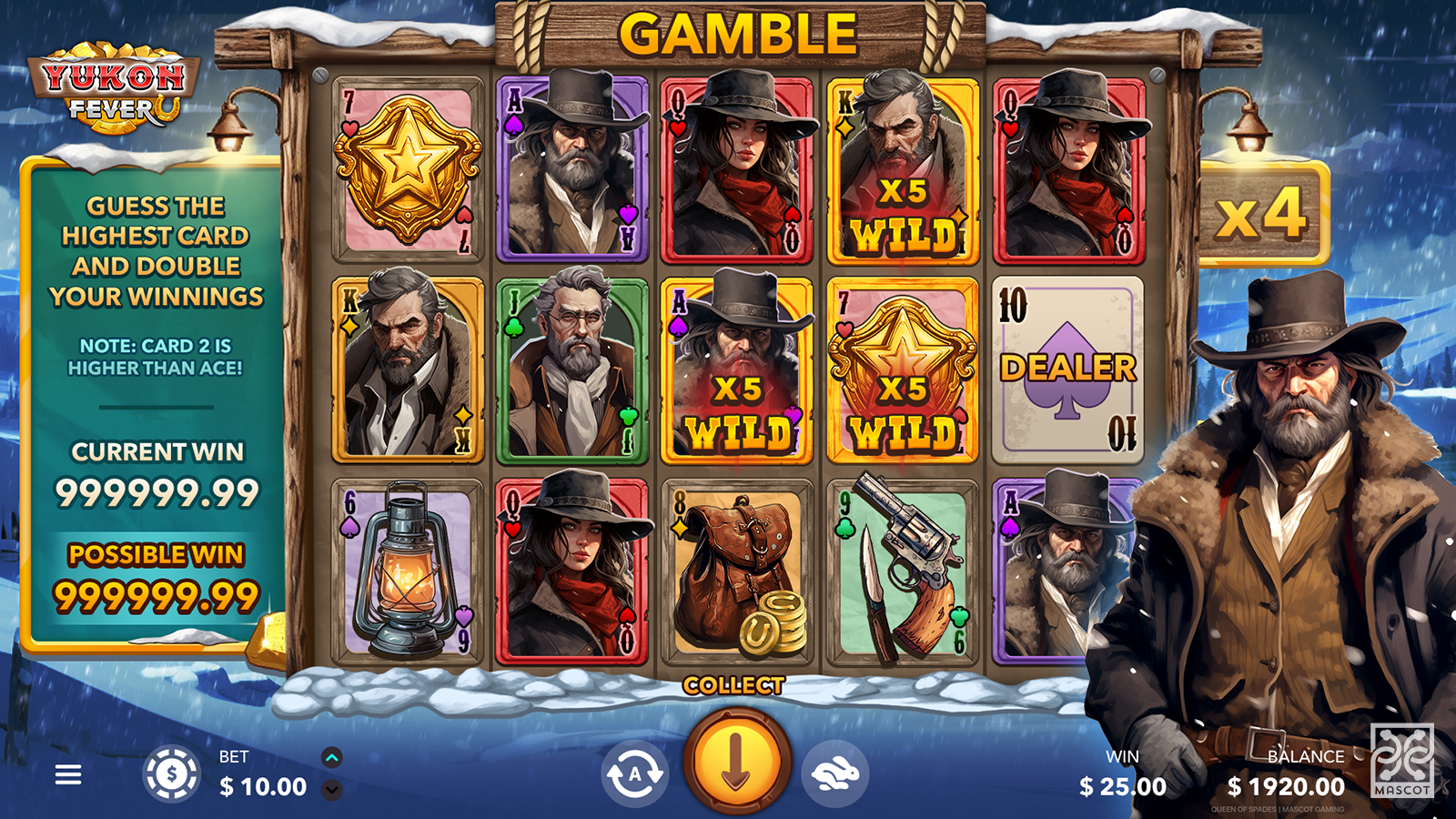The image size is (1456, 819).
Task: Choose the 7 of hearts X5 Wild card
Action: 902,369
